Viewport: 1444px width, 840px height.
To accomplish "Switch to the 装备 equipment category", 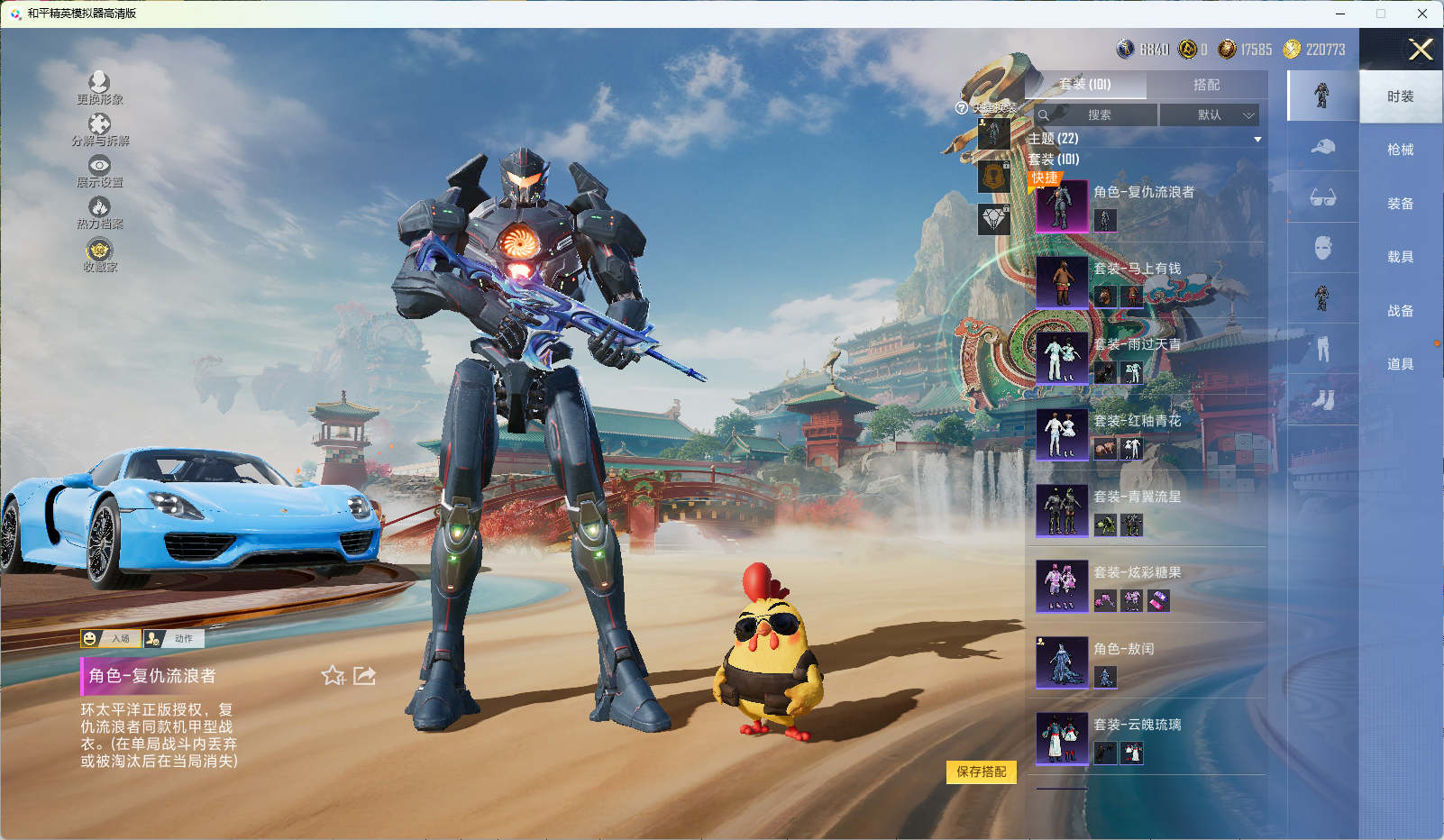I will [1400, 204].
